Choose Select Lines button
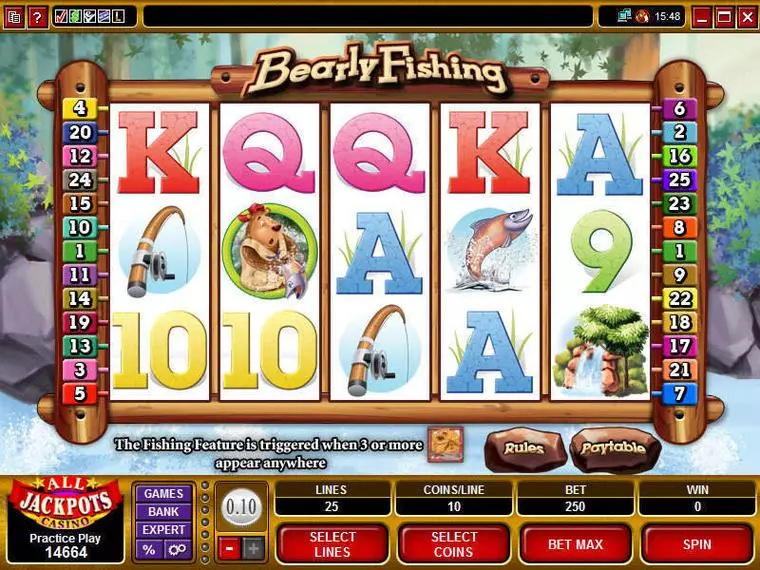The height and width of the screenshot is (570, 760). pyautogui.click(x=331, y=544)
